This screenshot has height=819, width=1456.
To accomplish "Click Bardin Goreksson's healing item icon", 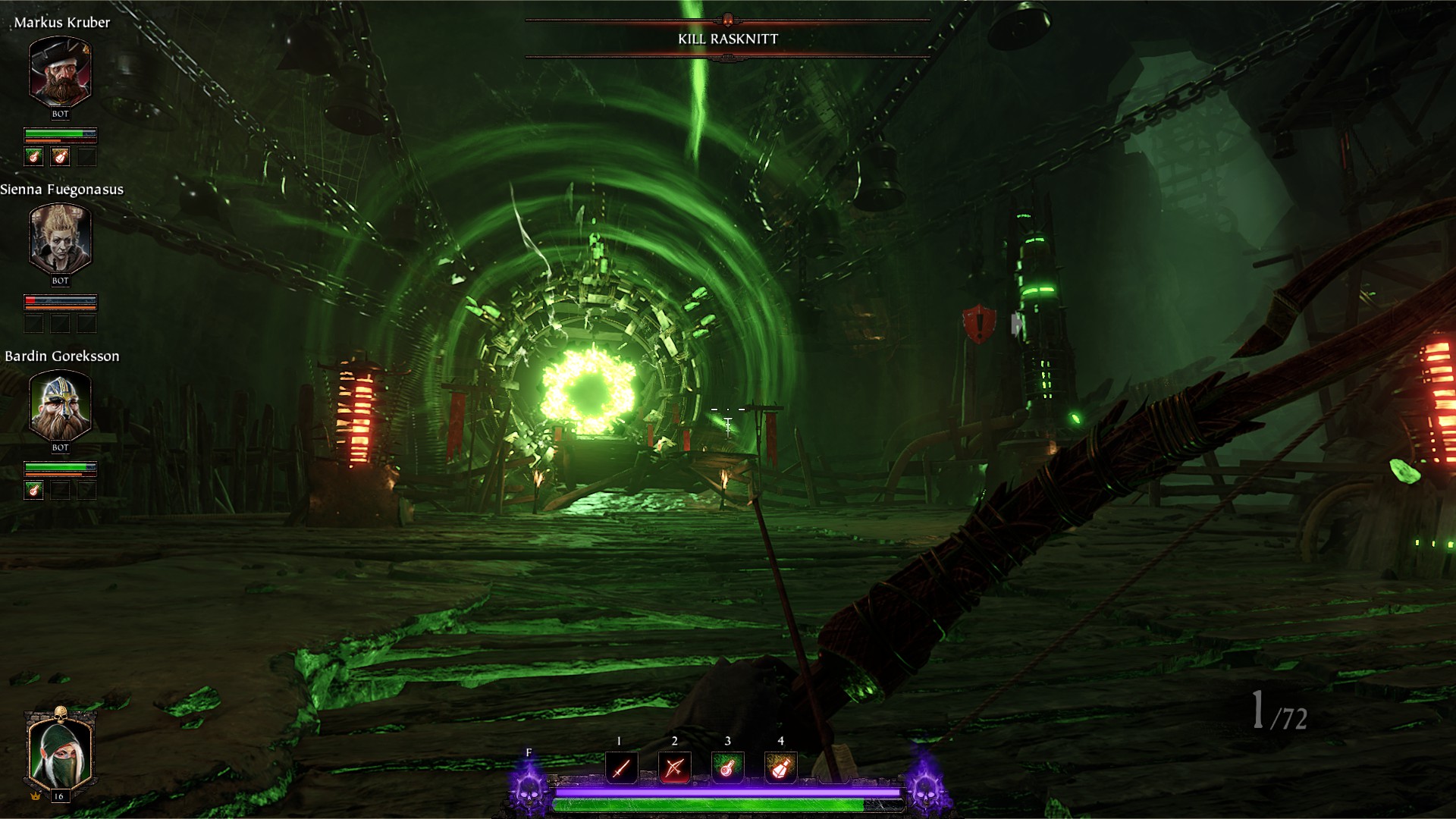I will pos(33,491).
